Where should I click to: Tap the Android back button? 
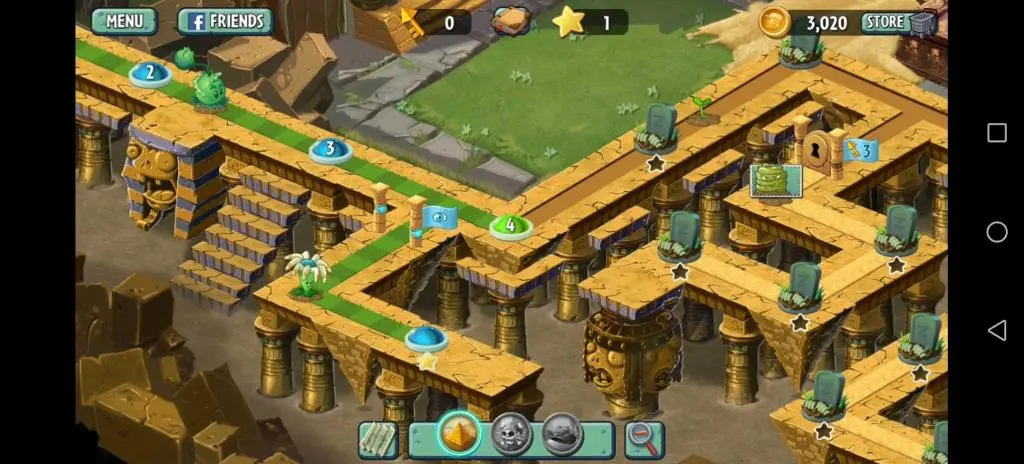[x=996, y=330]
